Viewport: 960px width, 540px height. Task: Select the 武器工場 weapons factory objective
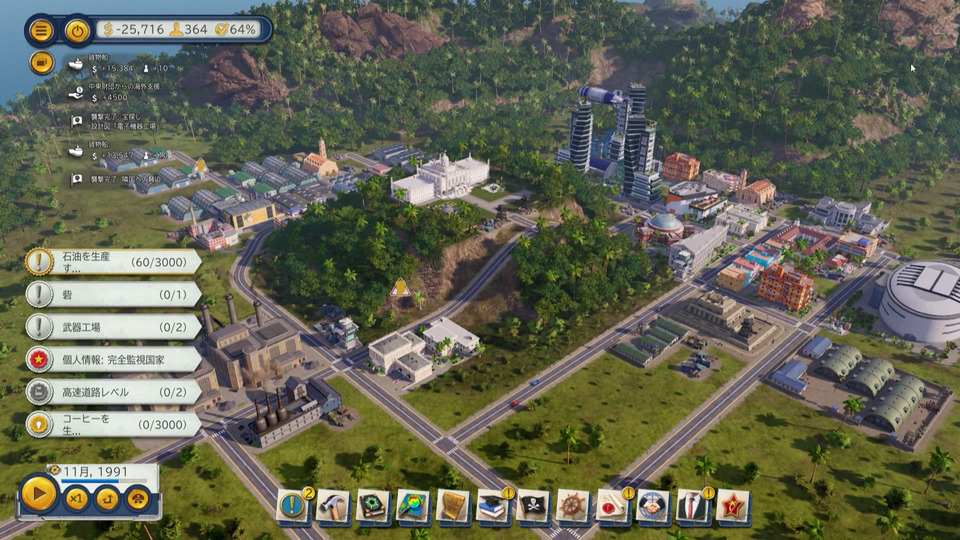pyautogui.click(x=115, y=326)
